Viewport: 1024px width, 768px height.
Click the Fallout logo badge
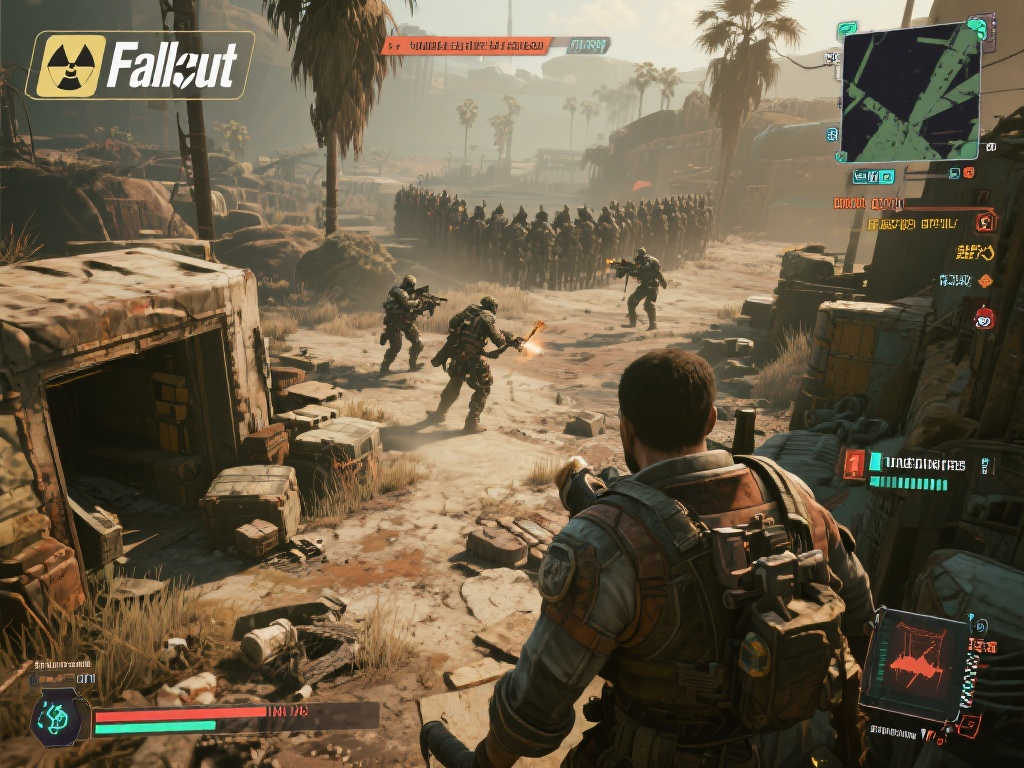(x=139, y=65)
